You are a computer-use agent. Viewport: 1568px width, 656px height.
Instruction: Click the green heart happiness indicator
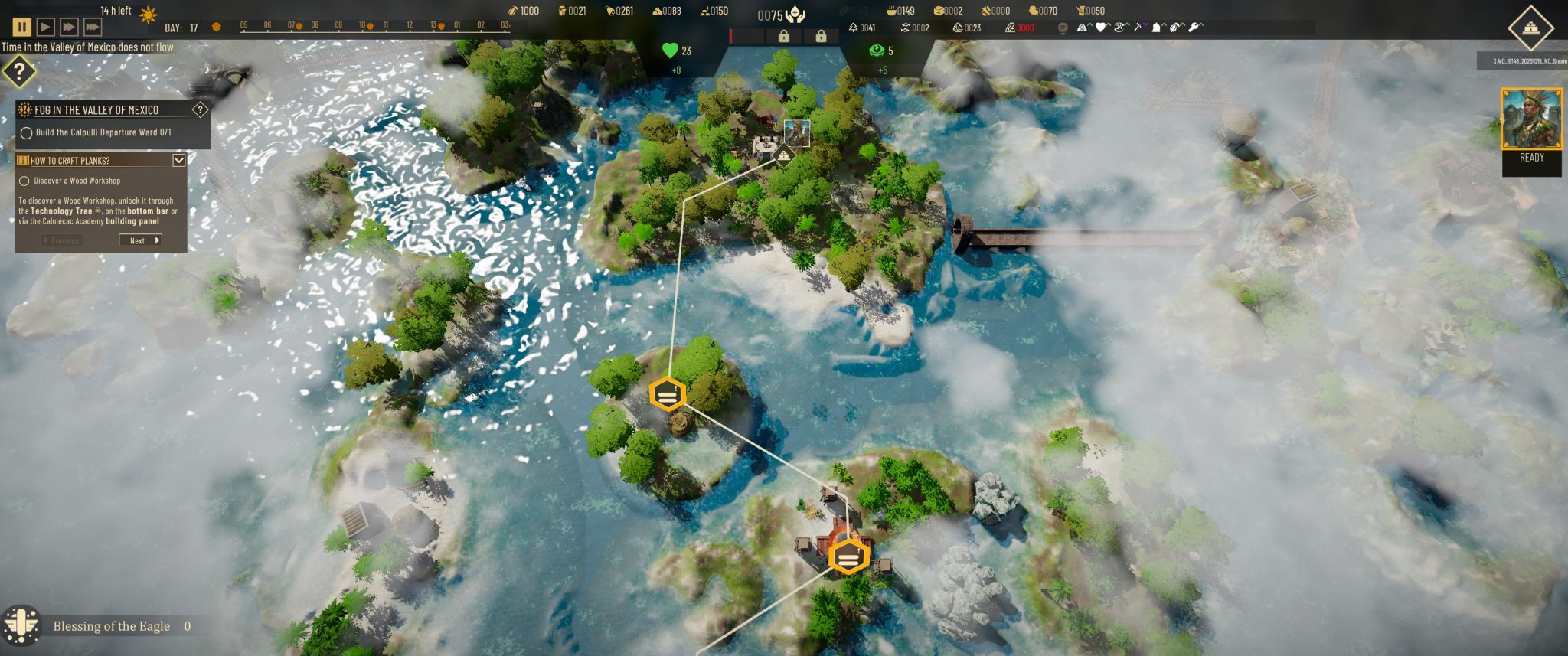coord(670,51)
